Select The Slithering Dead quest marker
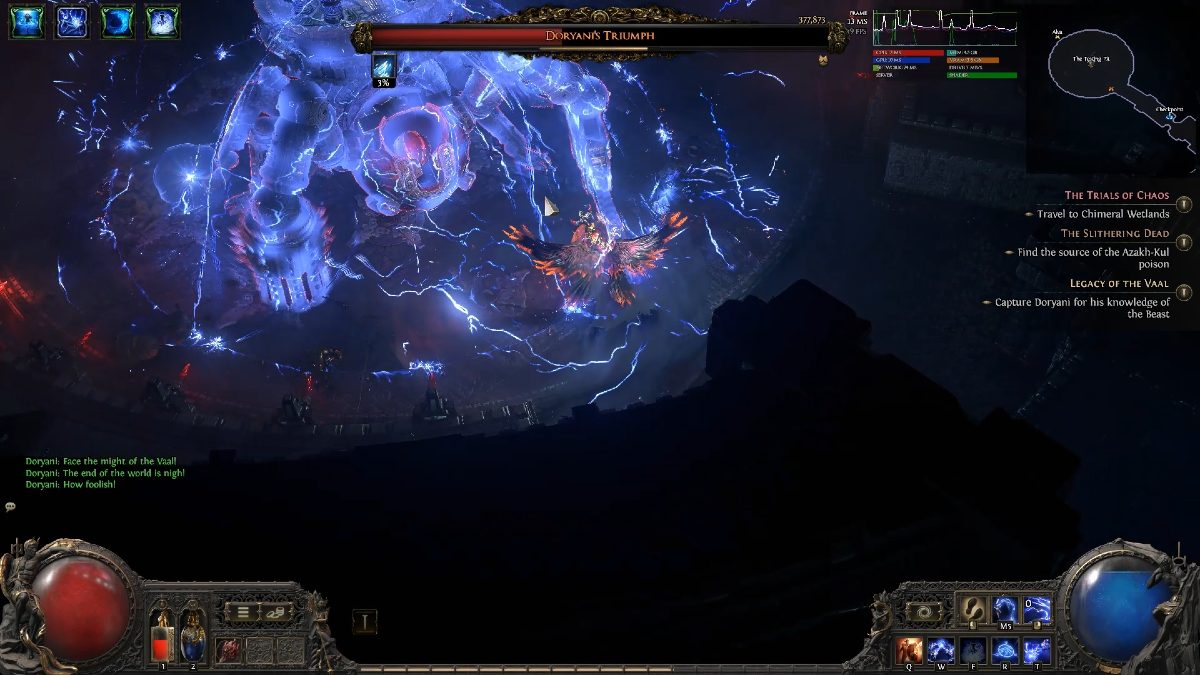1200x675 pixels. coord(1184,242)
